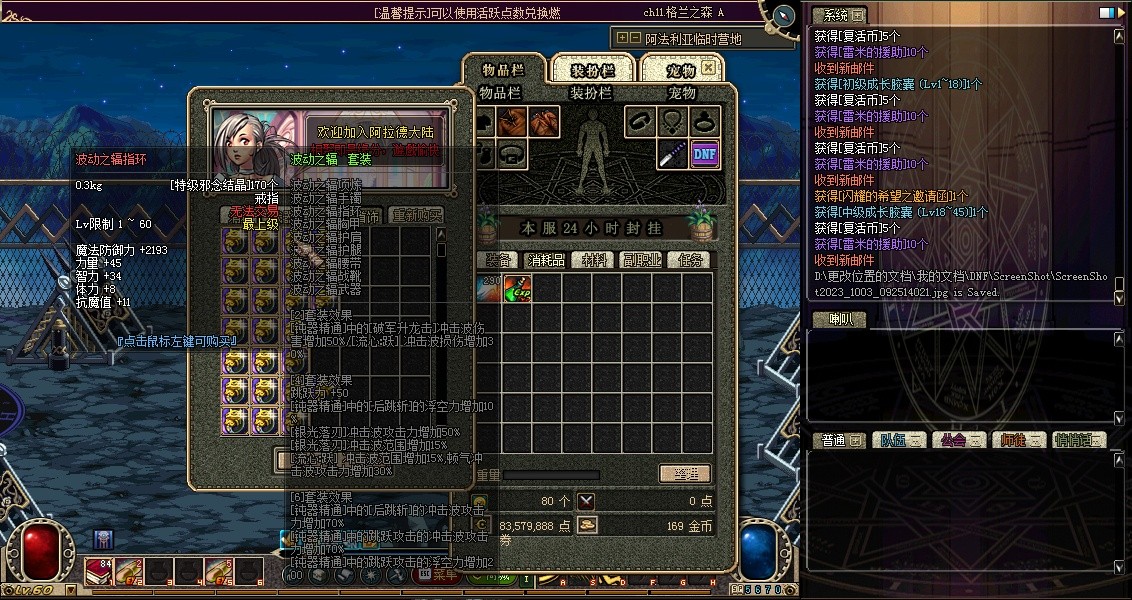Open the 宠物 pet tab

(681, 69)
